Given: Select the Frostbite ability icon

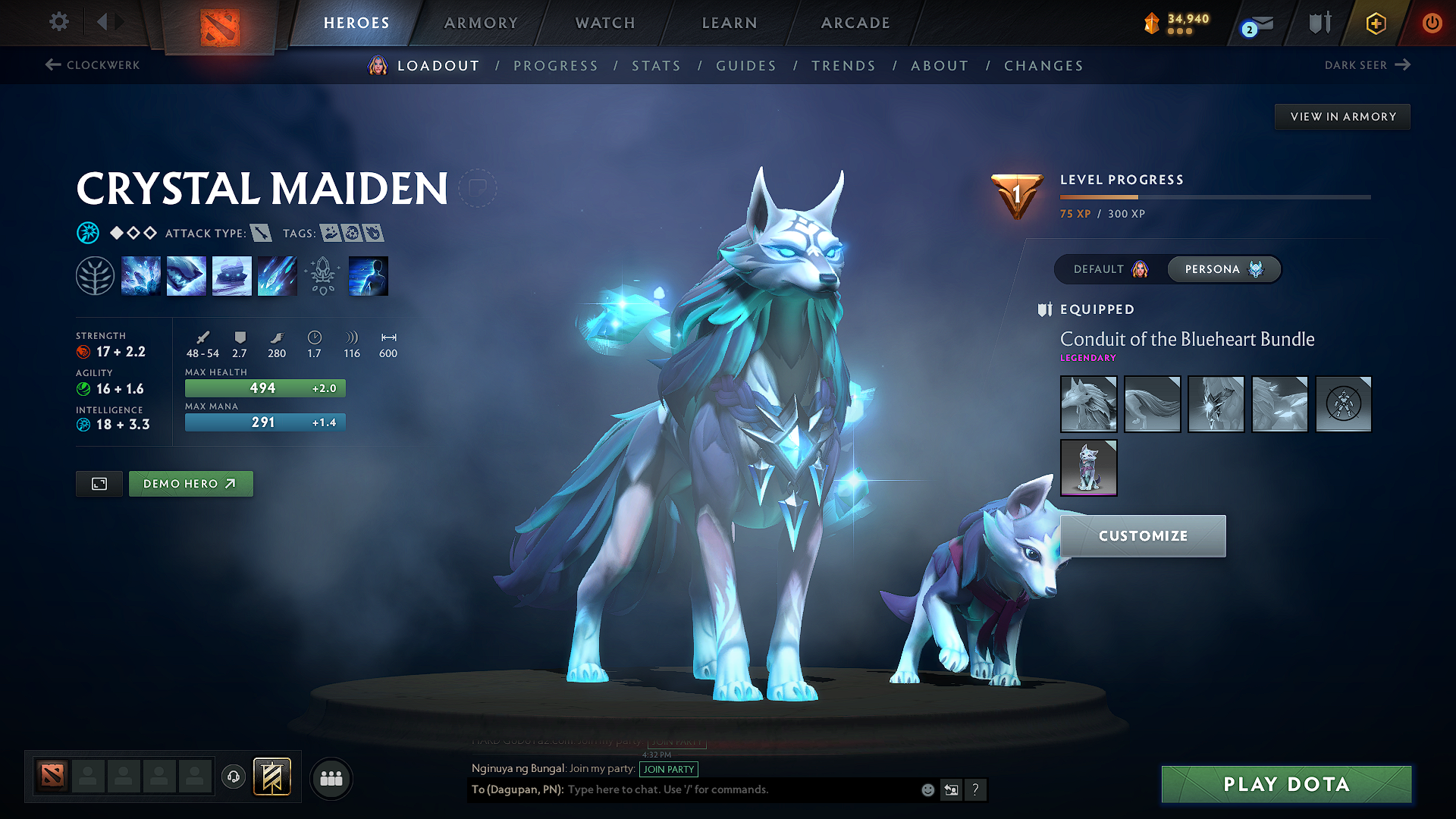Looking at the screenshot, I should coord(187,275).
